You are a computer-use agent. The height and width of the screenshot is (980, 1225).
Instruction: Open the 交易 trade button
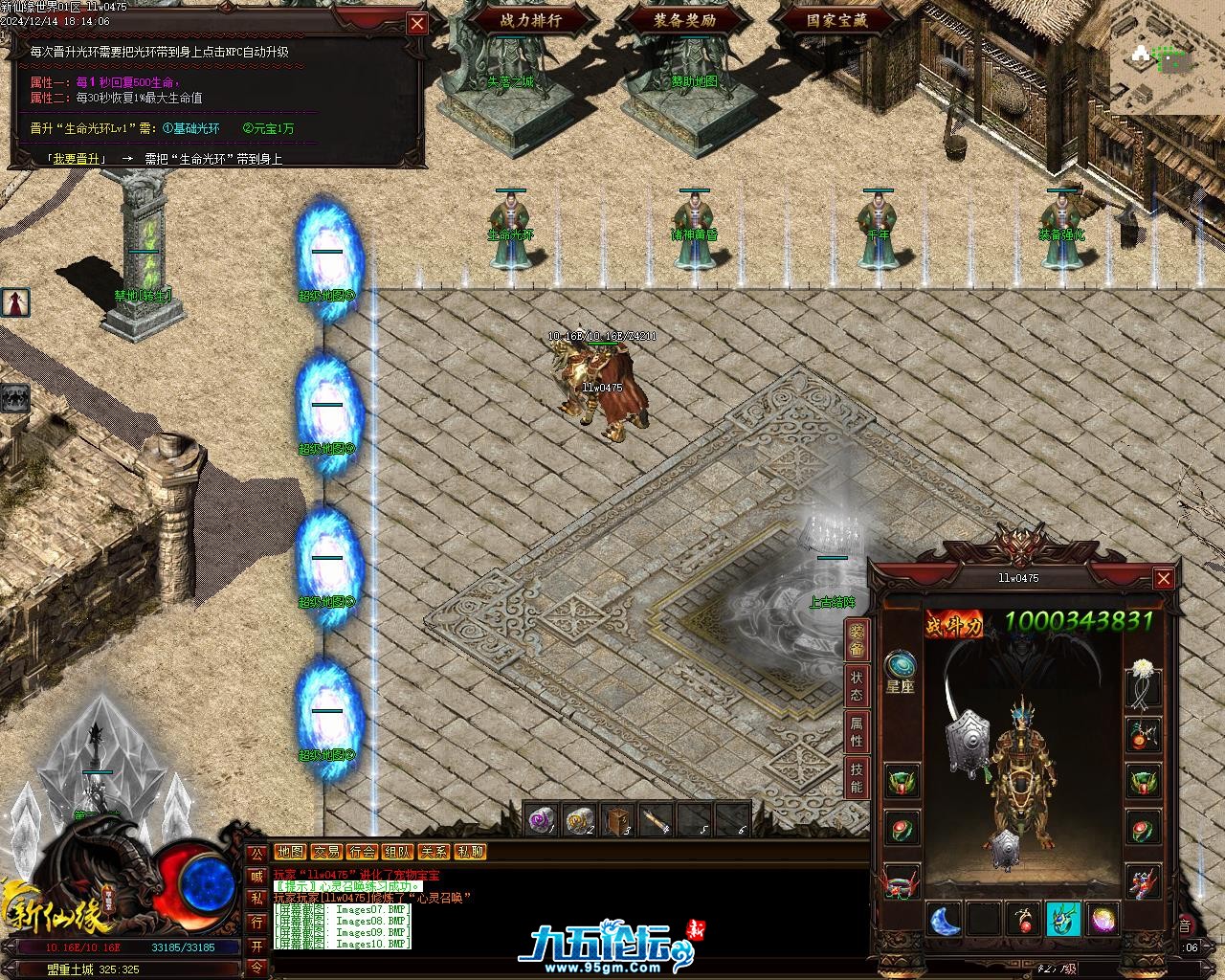coord(326,852)
